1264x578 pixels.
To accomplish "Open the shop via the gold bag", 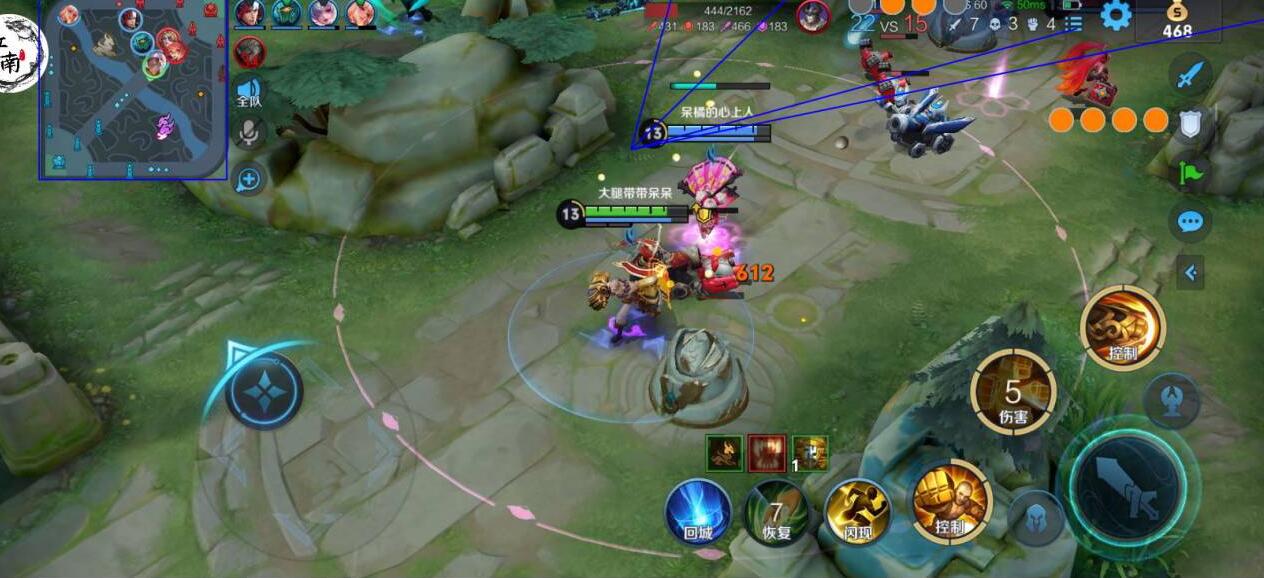I will click(1177, 20).
